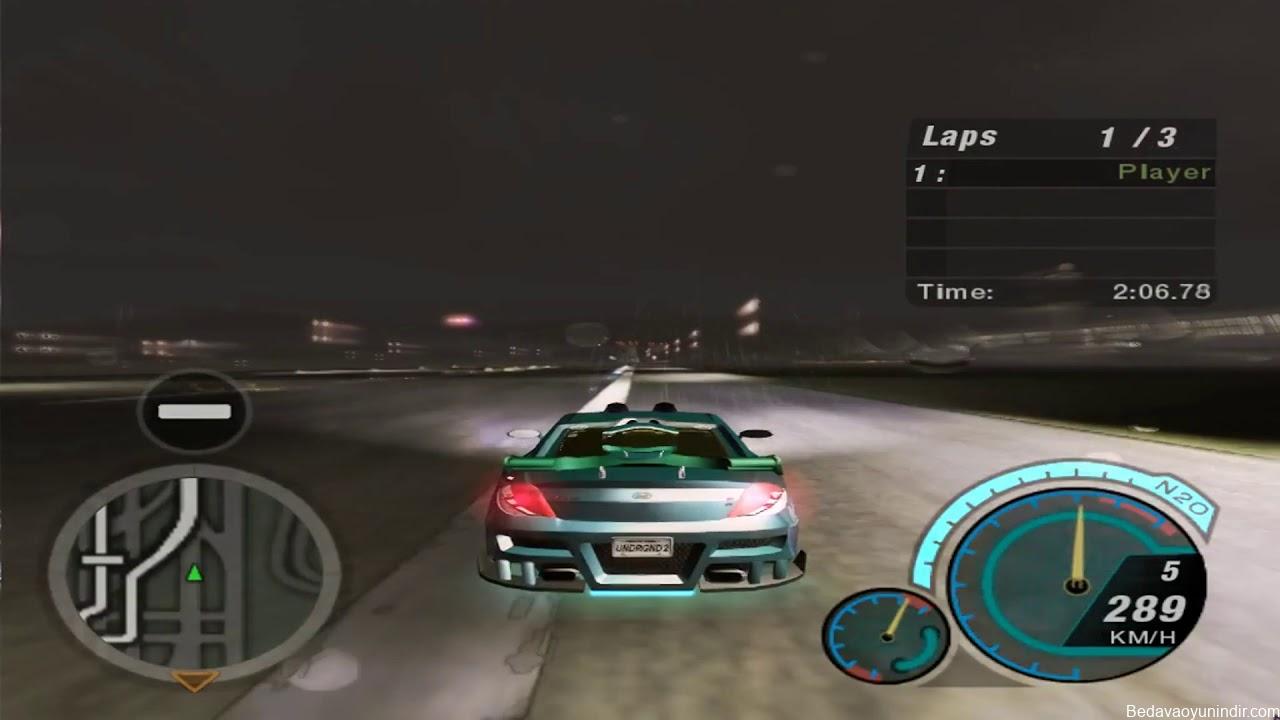Open the Bedavaoyunindir.com watermark link
Screen dimensions: 1280x720
(x=1201, y=711)
